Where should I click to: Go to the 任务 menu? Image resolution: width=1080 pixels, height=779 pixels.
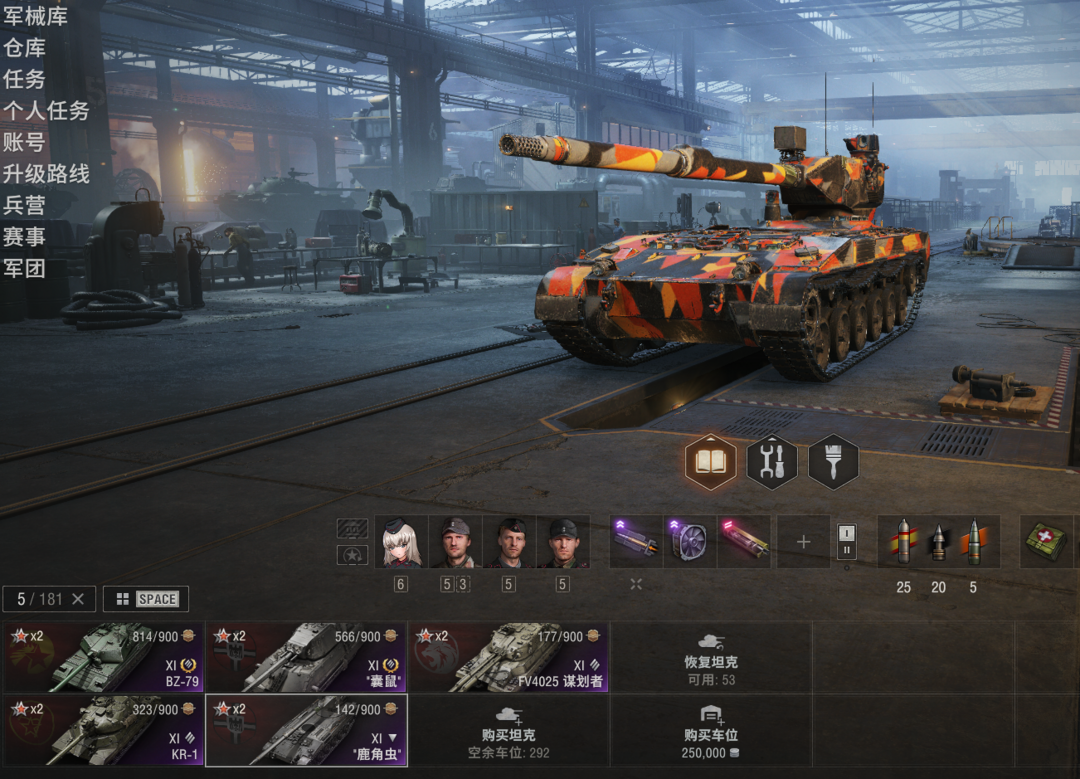[x=24, y=79]
